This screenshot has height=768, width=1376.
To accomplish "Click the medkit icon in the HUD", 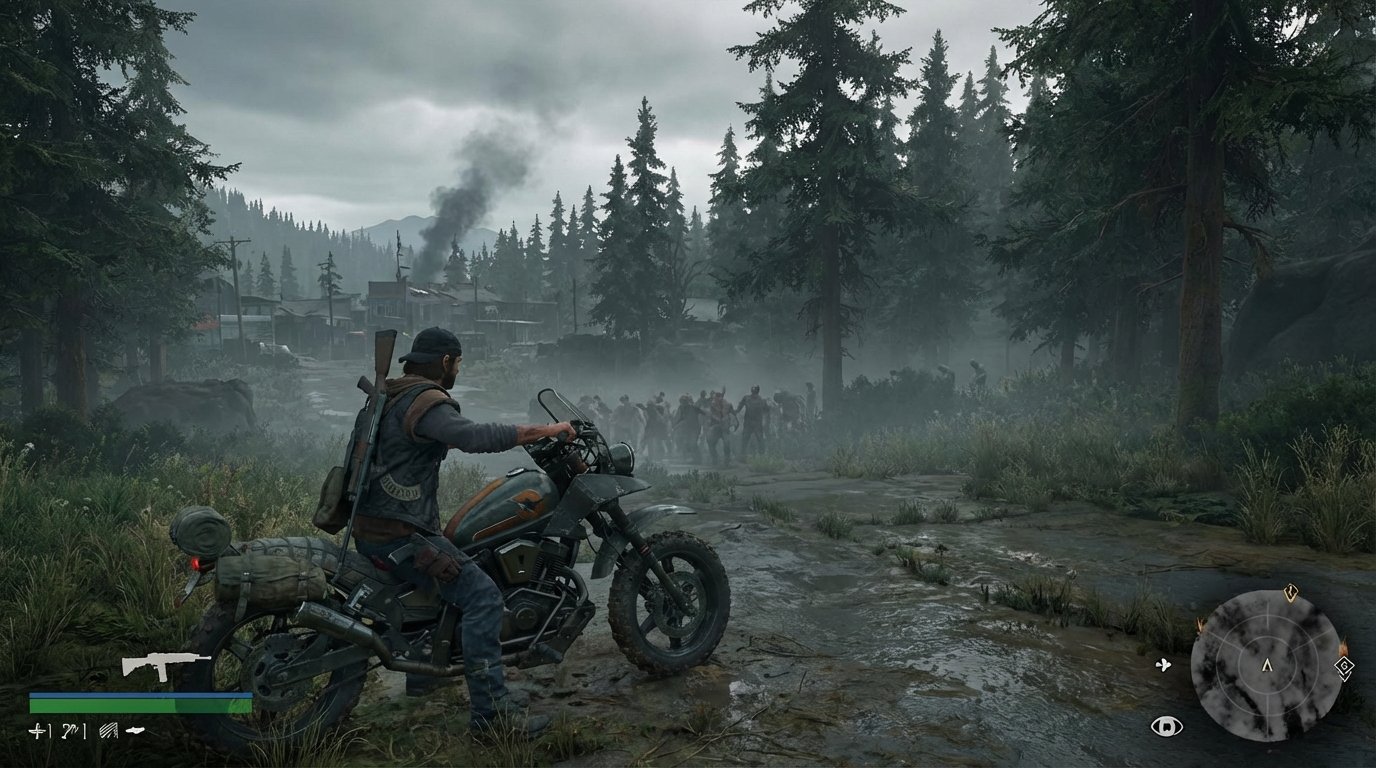I will point(36,730).
